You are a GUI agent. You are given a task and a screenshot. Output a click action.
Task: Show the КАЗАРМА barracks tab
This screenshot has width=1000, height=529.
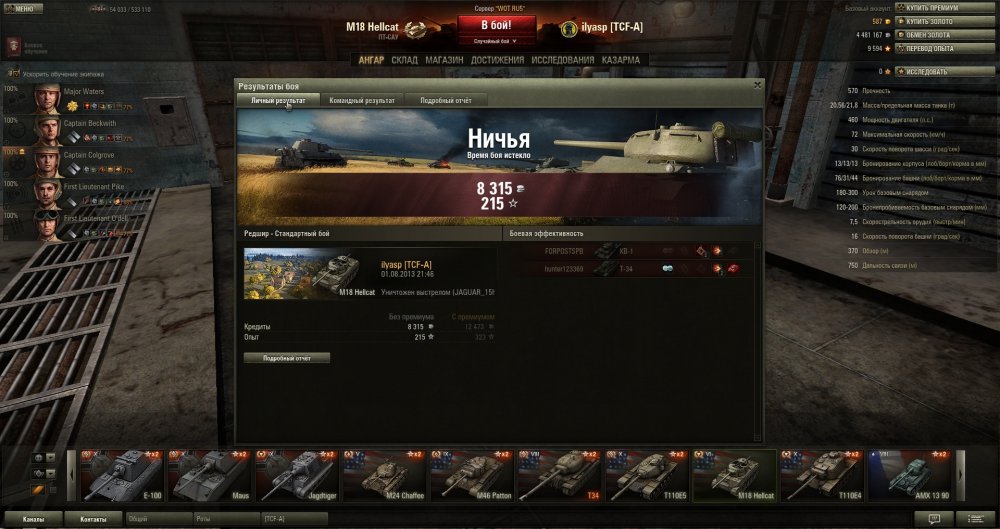click(621, 60)
